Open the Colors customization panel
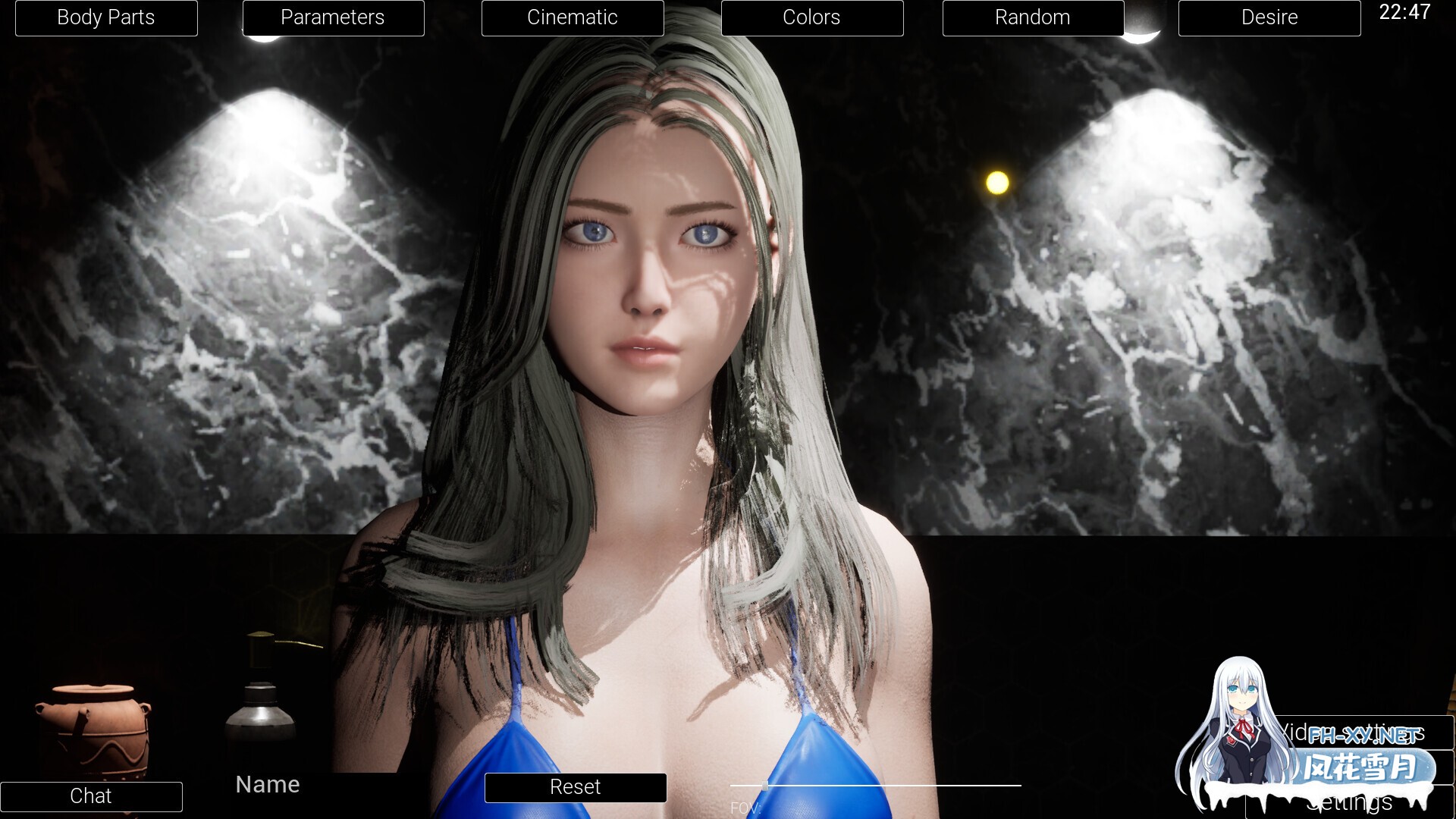 coord(811,17)
